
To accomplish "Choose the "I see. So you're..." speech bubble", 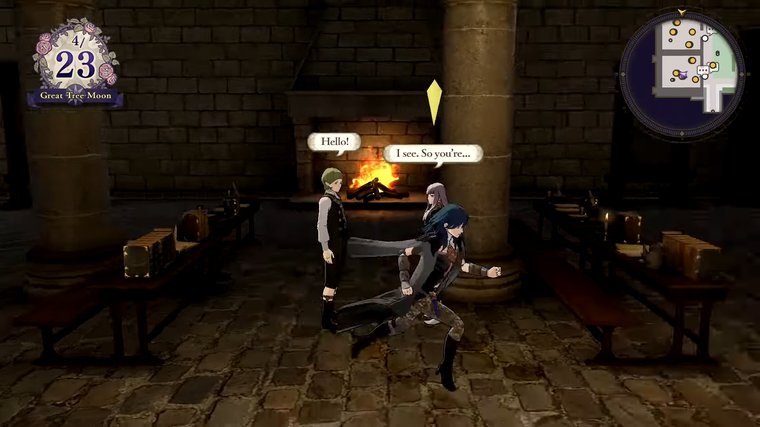I will 434,153.
